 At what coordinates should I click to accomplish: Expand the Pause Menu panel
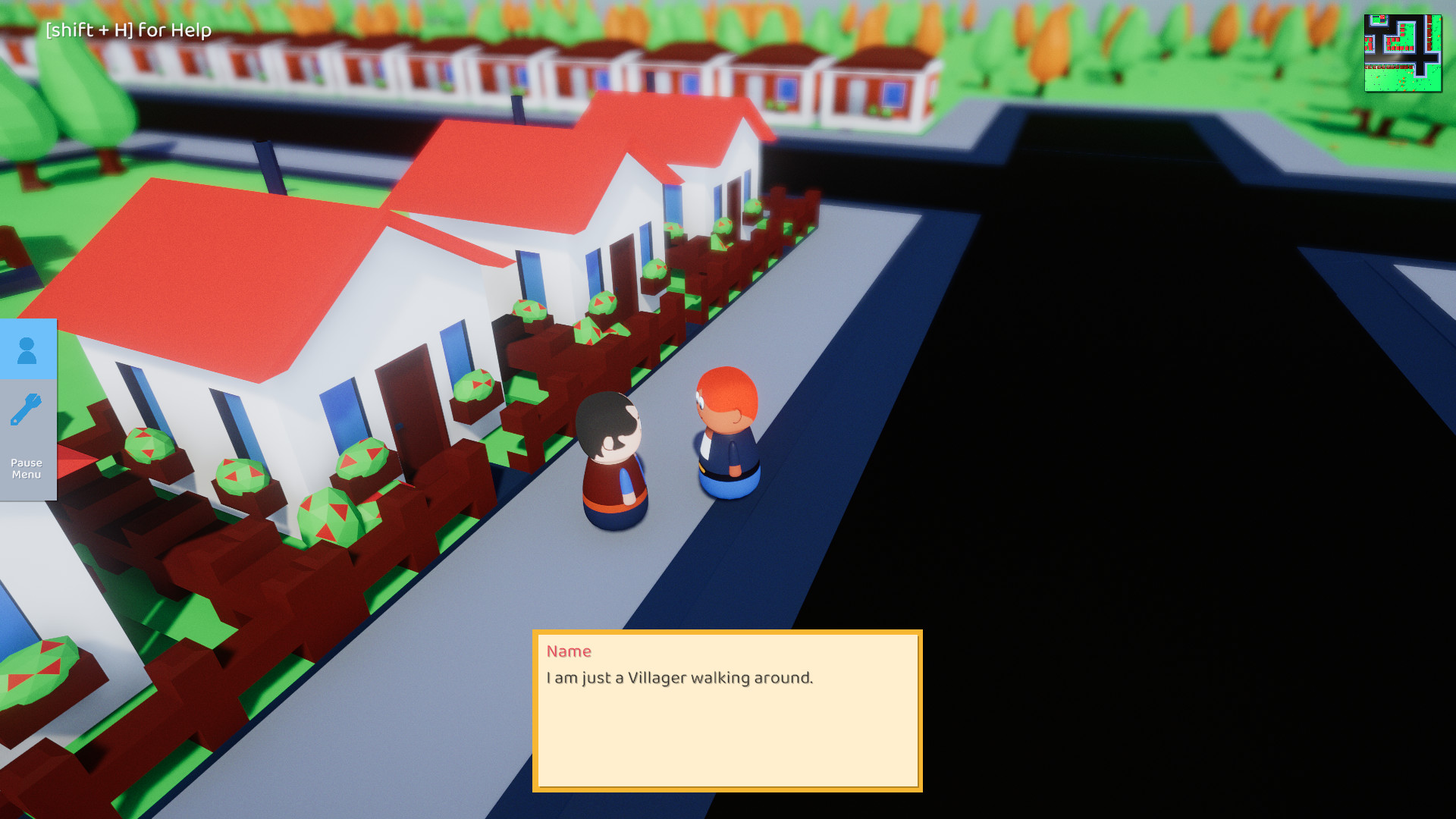(x=26, y=468)
